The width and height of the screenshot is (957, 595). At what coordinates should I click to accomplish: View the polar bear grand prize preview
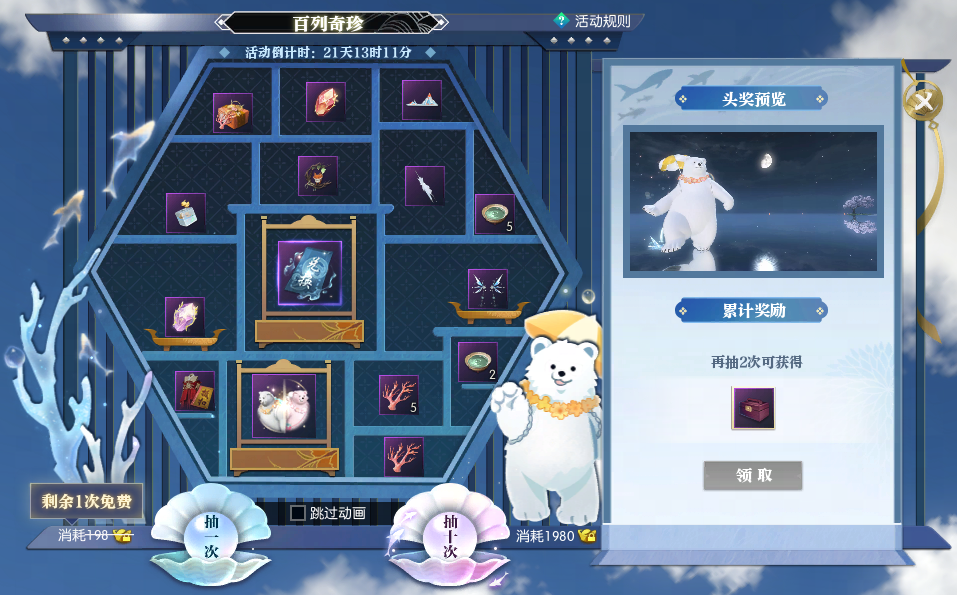pos(753,201)
